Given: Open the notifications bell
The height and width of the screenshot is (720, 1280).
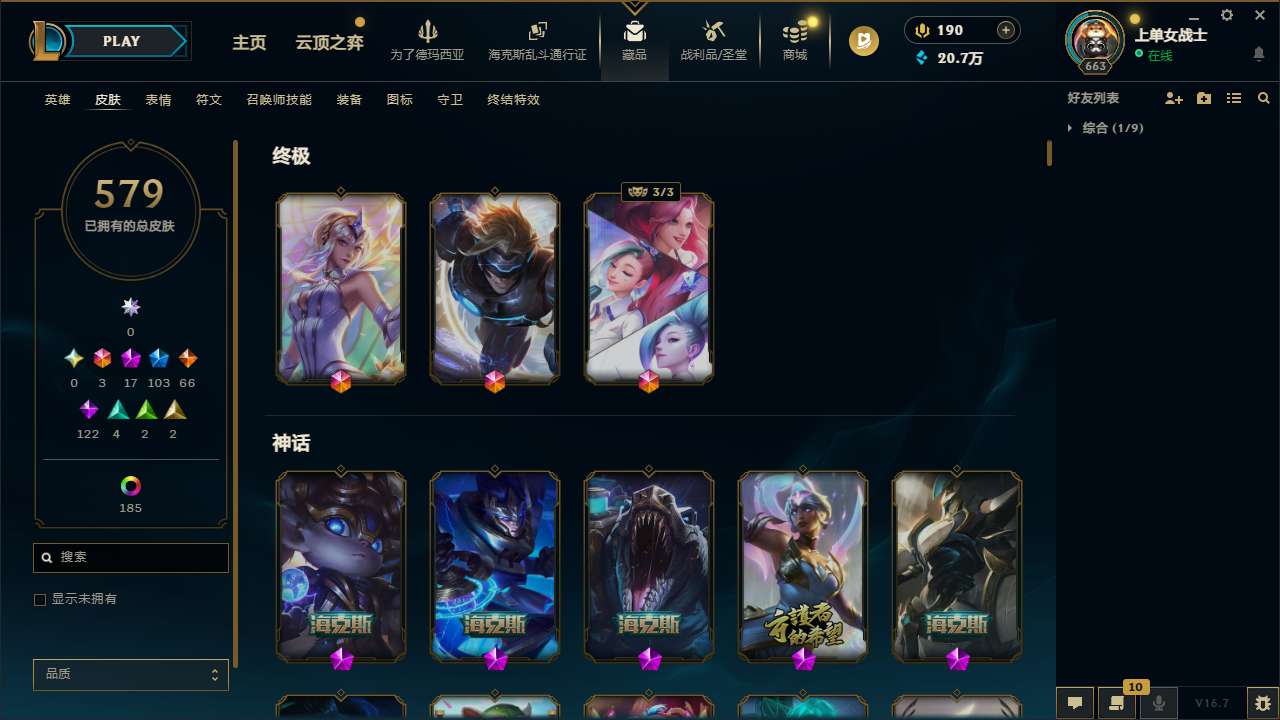Looking at the screenshot, I should tap(1257, 54).
